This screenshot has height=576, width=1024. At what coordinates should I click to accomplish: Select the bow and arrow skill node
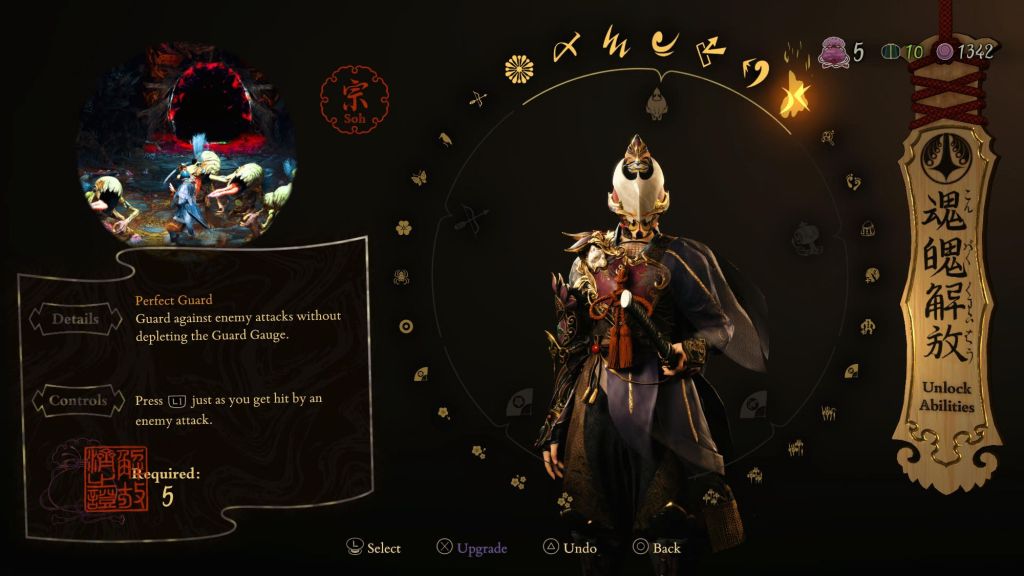[x=477, y=98]
